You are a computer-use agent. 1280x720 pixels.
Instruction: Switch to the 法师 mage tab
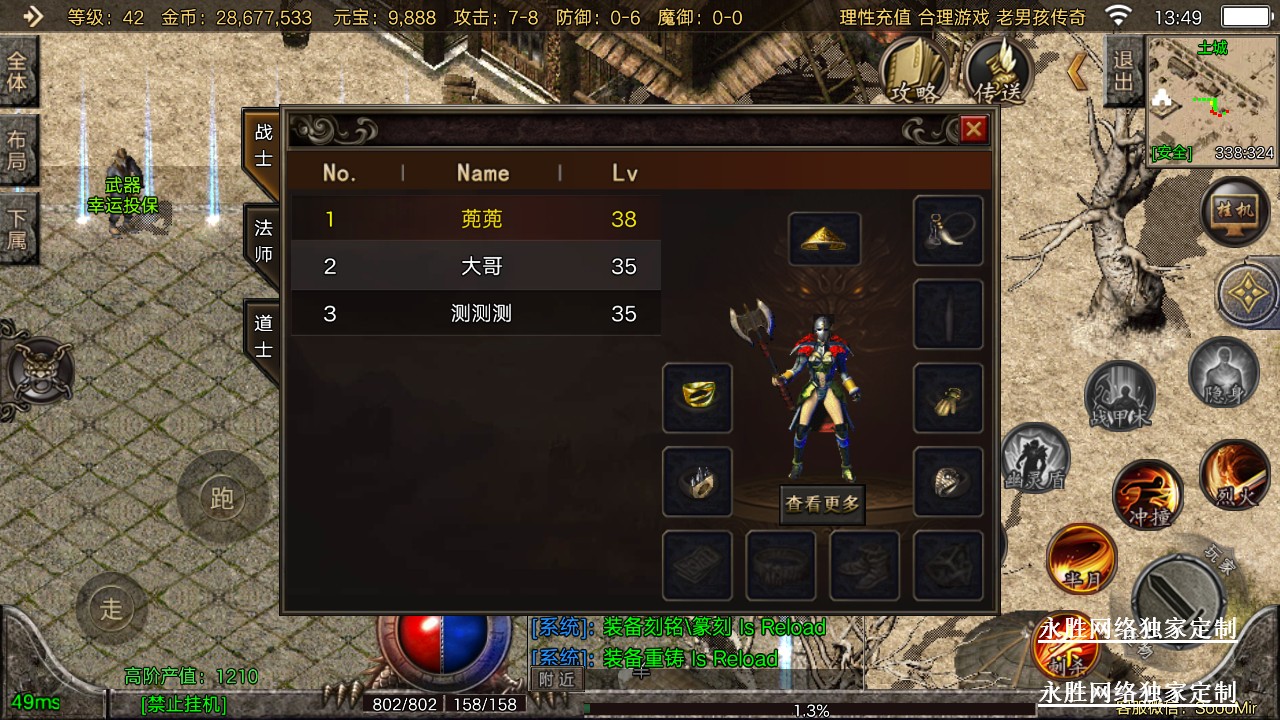pyautogui.click(x=263, y=240)
